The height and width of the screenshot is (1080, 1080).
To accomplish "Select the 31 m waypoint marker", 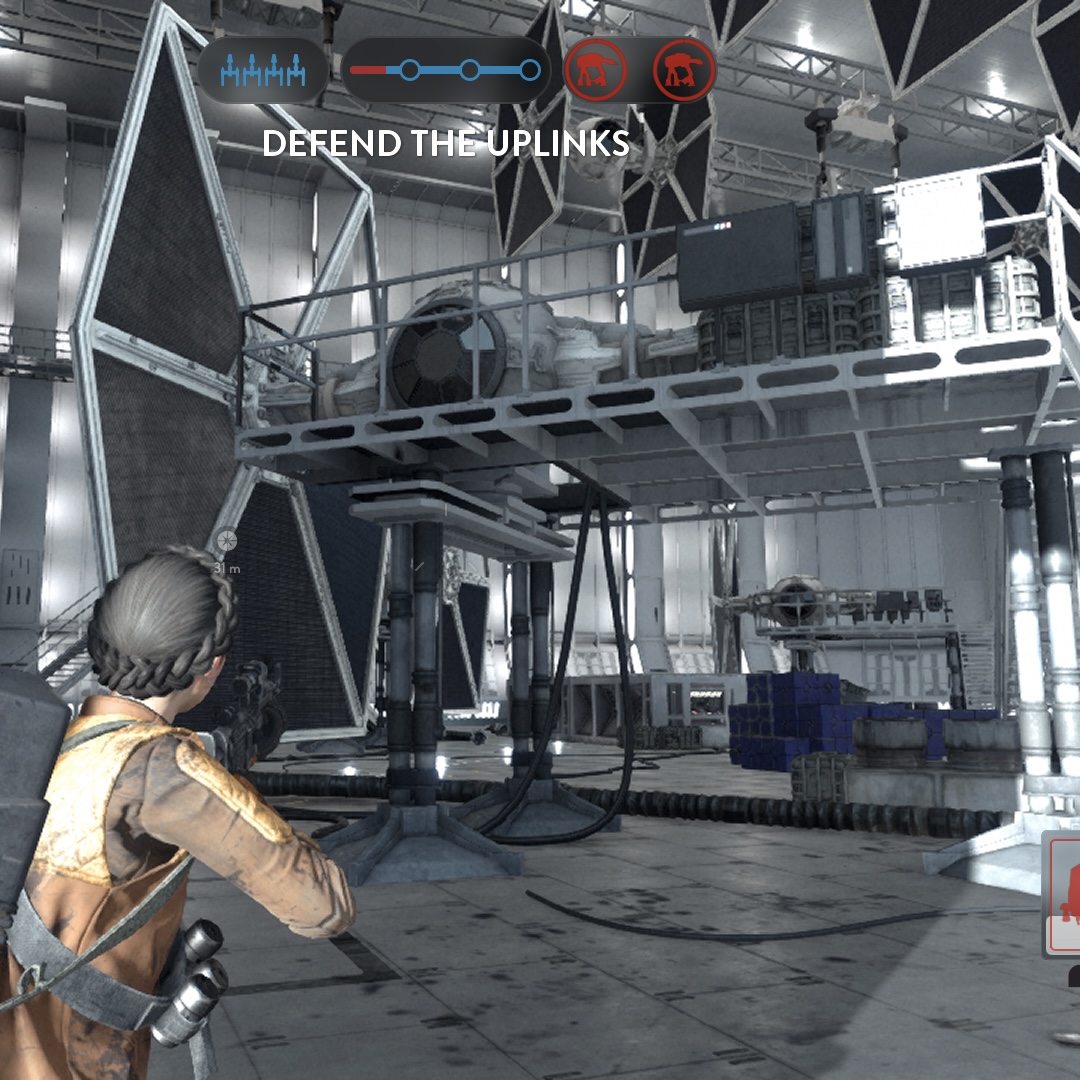I will tap(227, 542).
